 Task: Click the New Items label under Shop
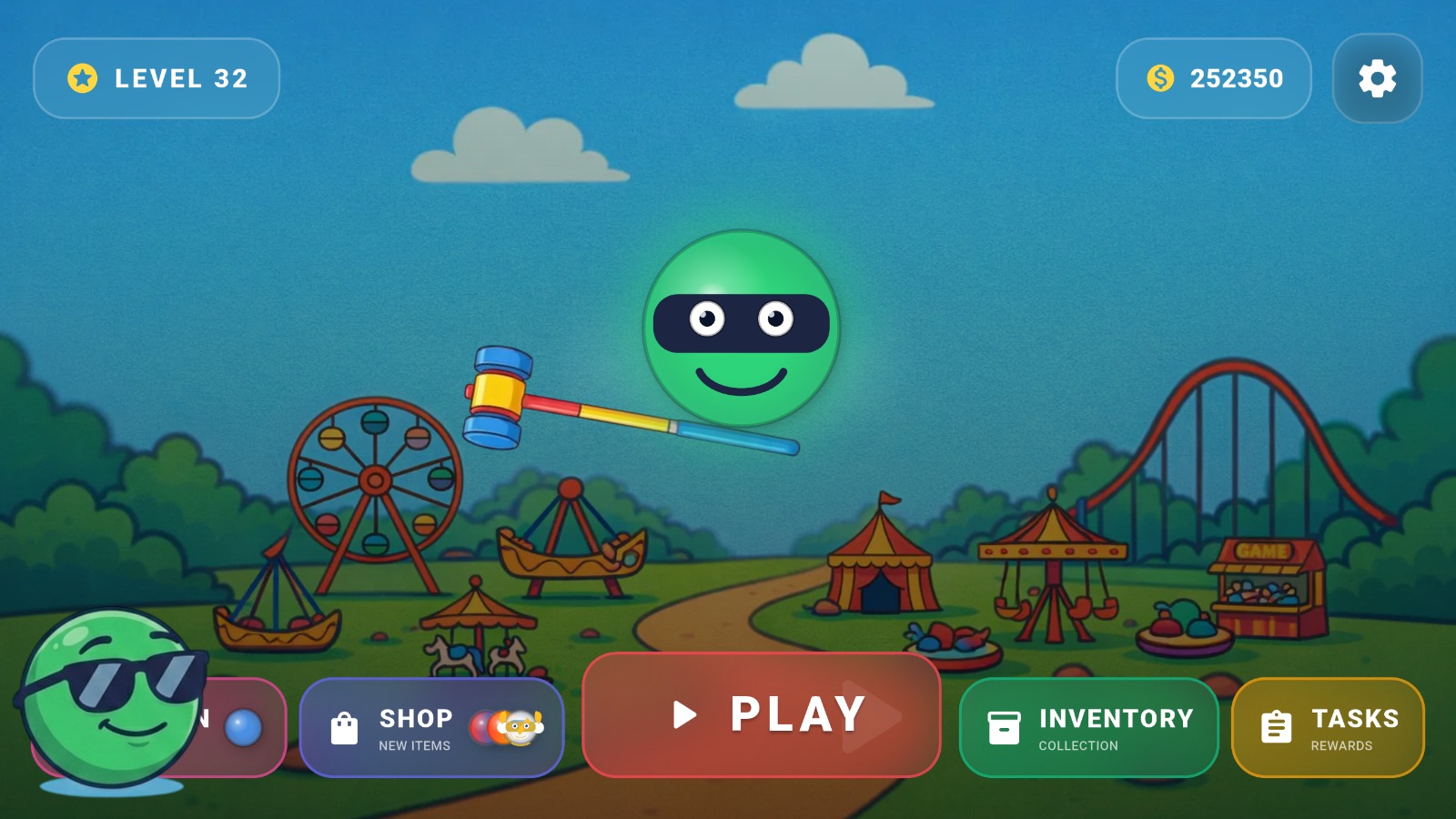coord(415,746)
